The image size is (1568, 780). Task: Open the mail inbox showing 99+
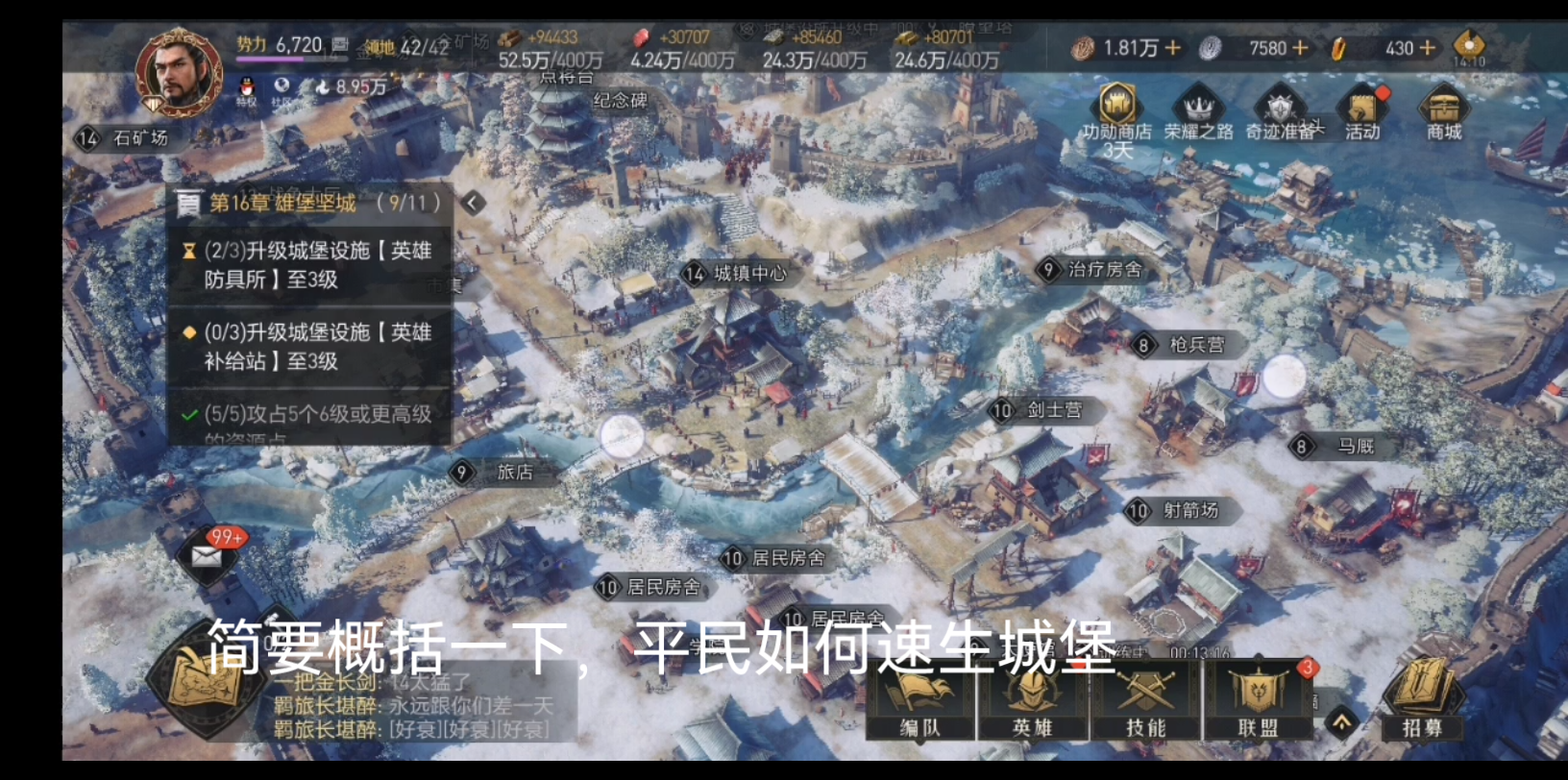tap(208, 557)
